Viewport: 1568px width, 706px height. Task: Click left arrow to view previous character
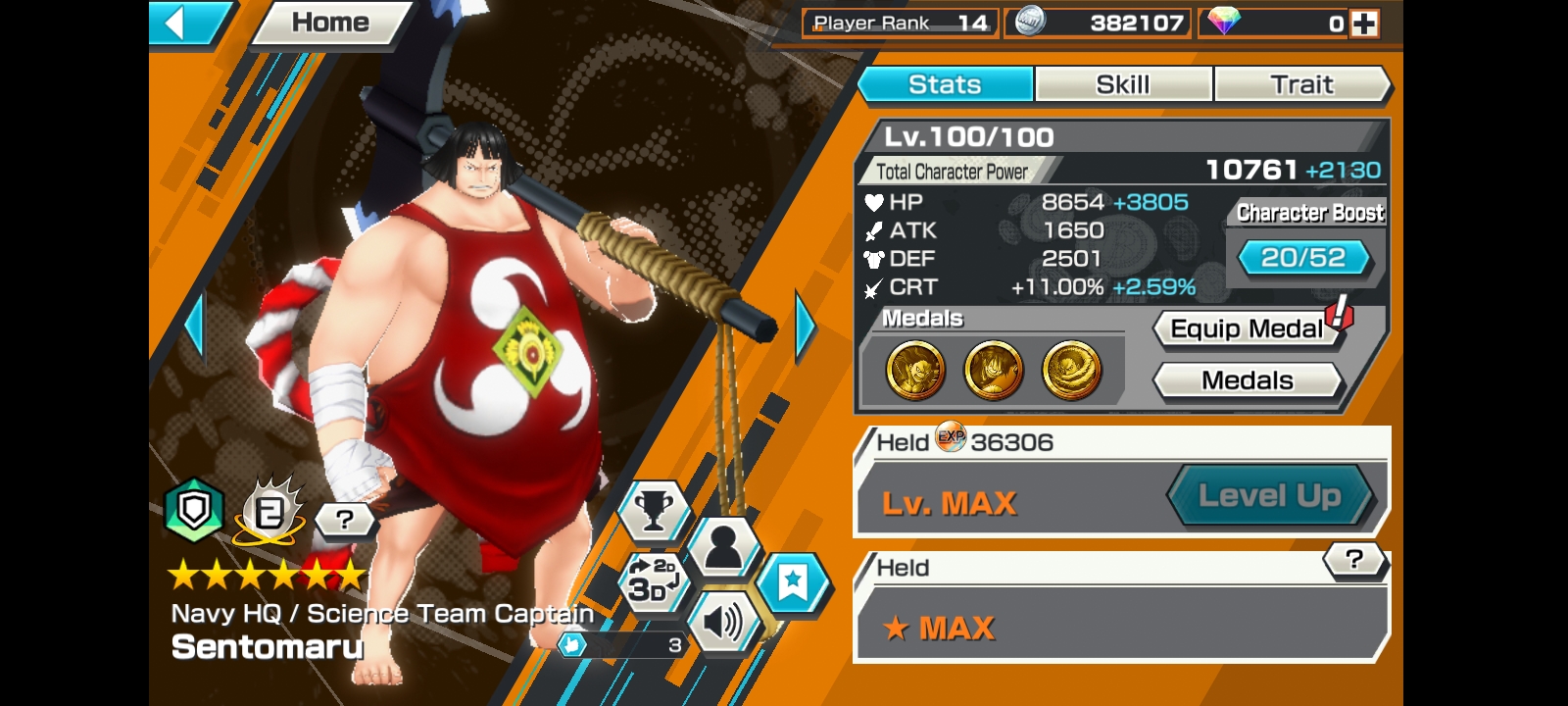[x=196, y=324]
